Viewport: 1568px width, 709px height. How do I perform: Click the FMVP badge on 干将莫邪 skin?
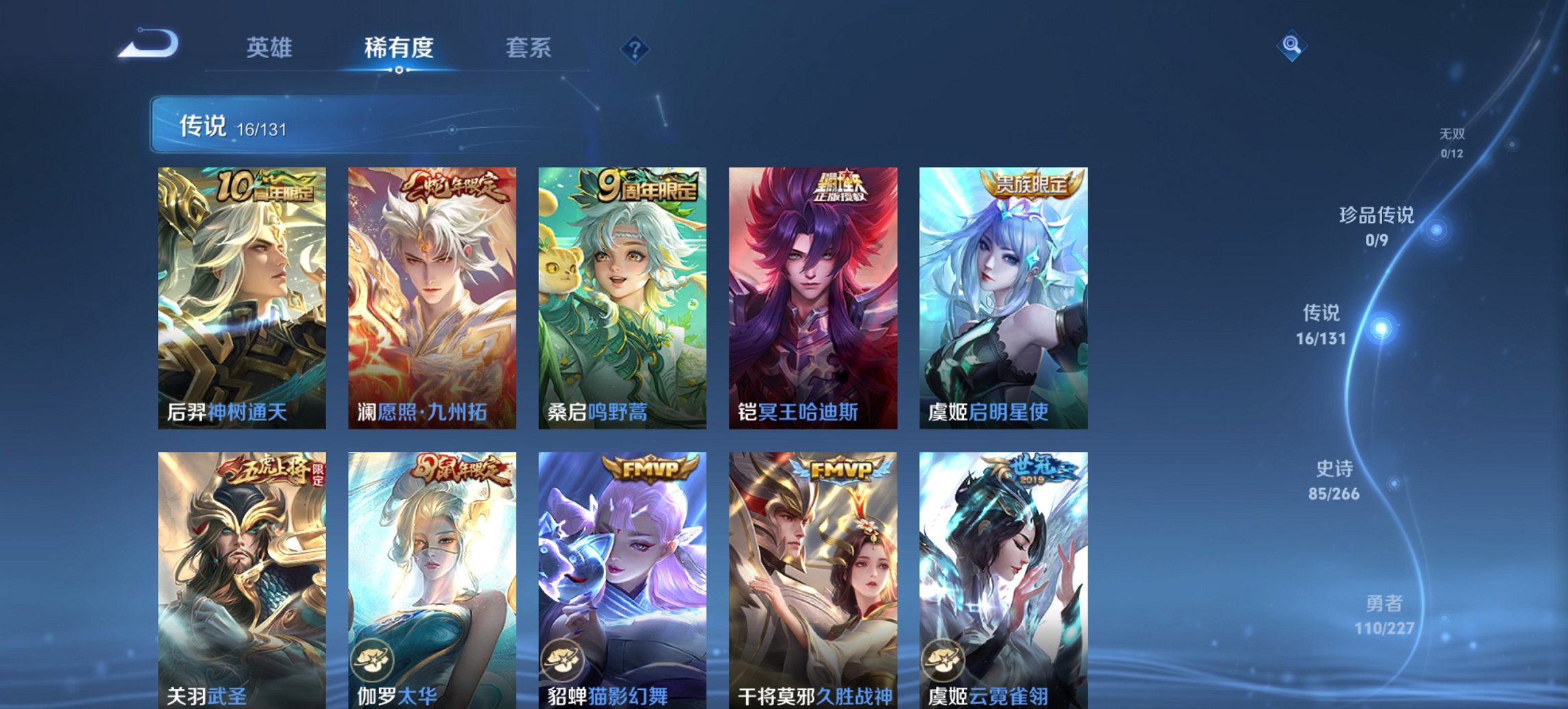point(839,470)
